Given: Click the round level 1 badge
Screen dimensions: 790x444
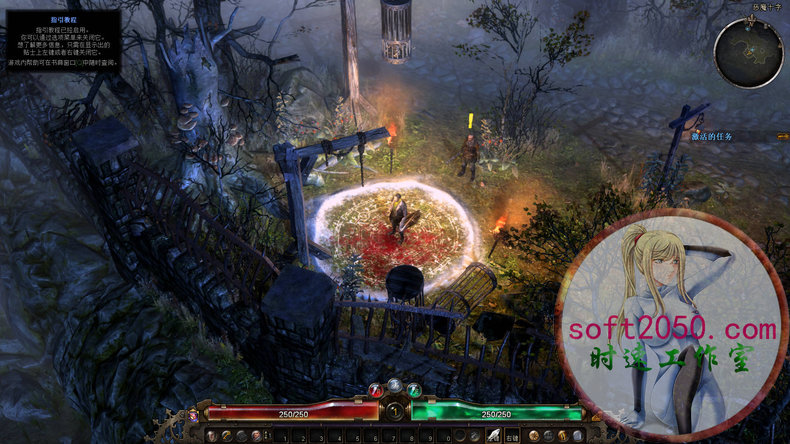Looking at the screenshot, I should 395,411.
